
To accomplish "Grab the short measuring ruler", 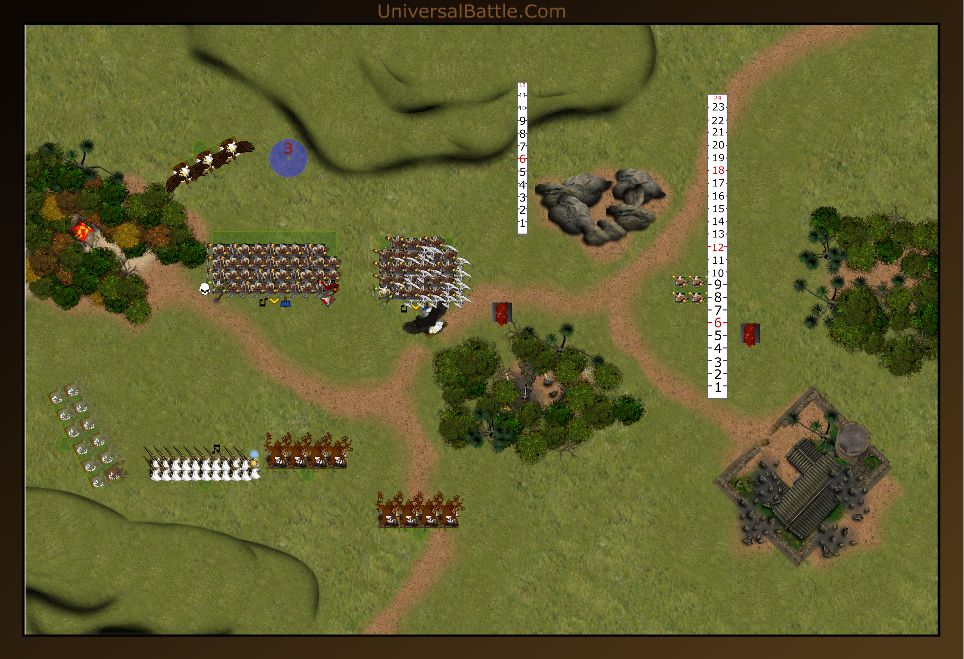I will (x=522, y=158).
